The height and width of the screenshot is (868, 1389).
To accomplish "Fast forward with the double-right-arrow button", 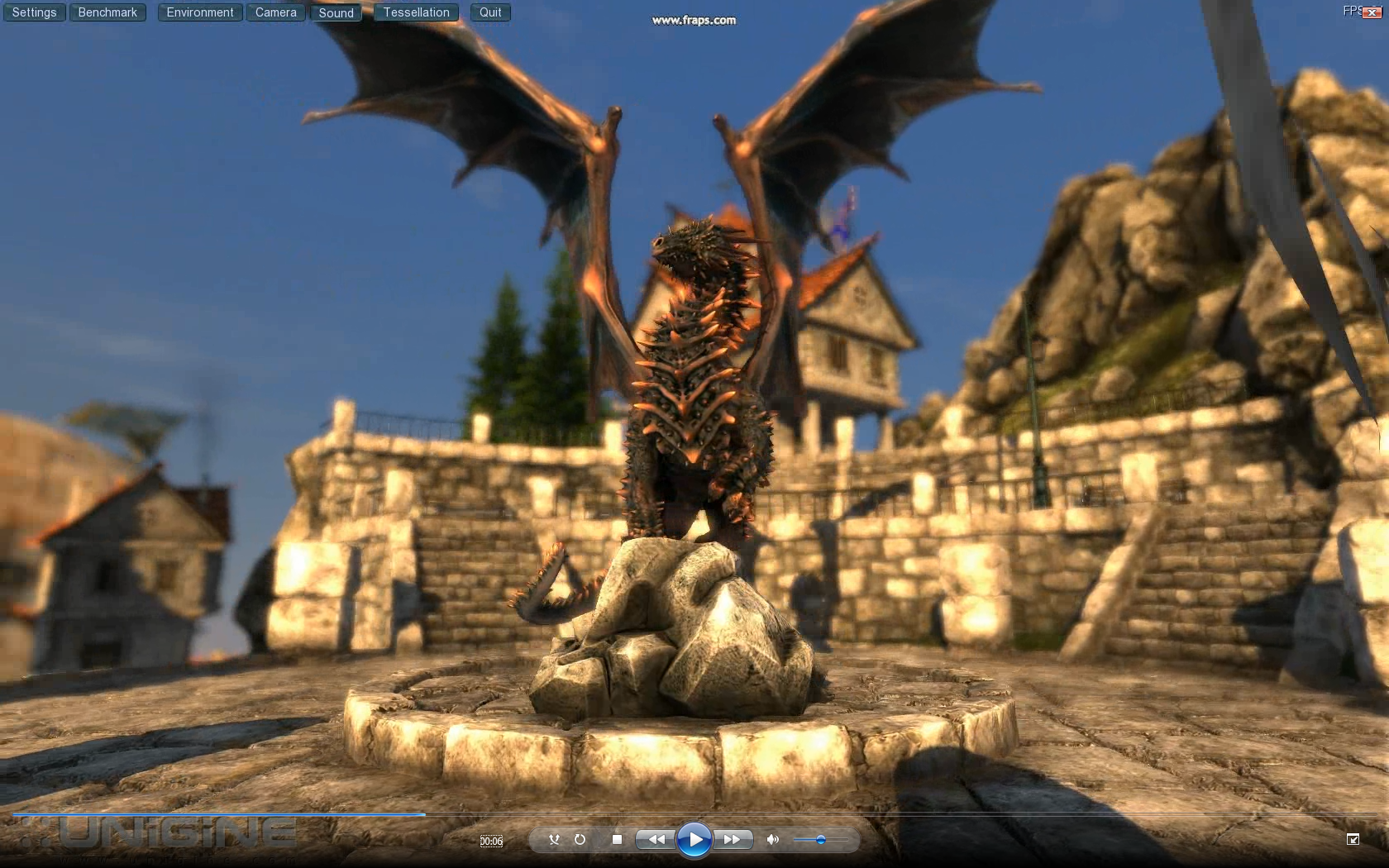I will (732, 839).
